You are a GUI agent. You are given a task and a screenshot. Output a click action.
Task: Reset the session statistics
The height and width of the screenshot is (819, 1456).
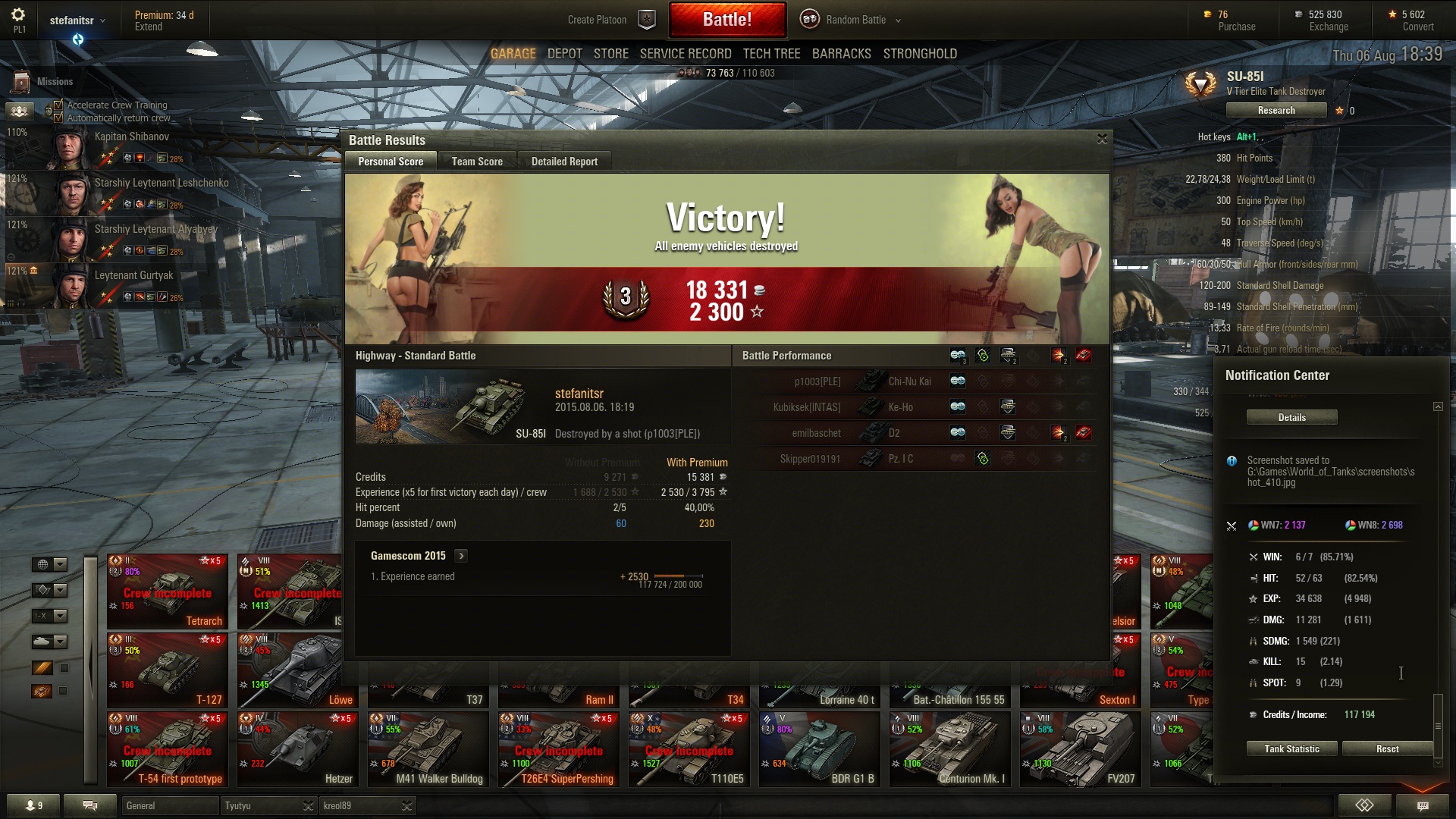[1387, 749]
